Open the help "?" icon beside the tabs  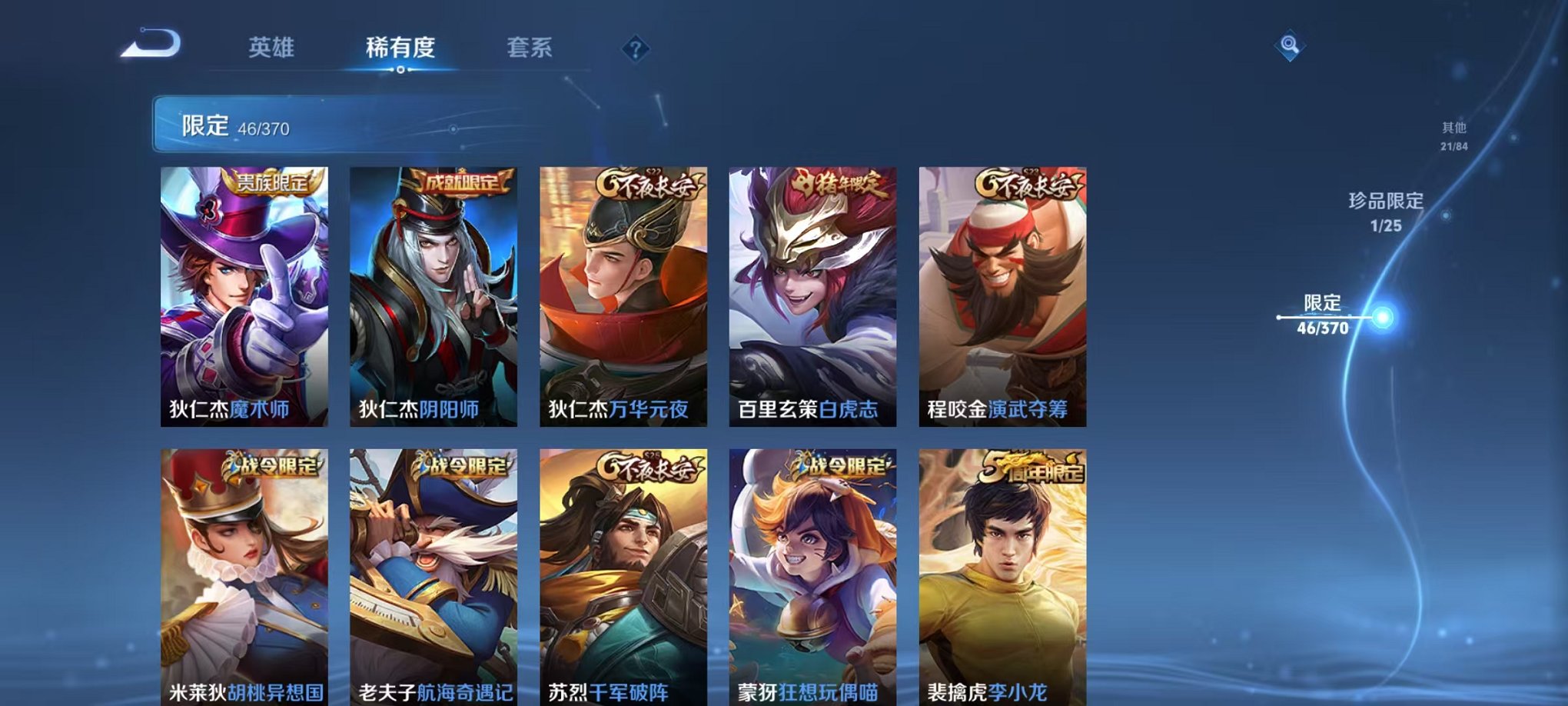click(635, 49)
